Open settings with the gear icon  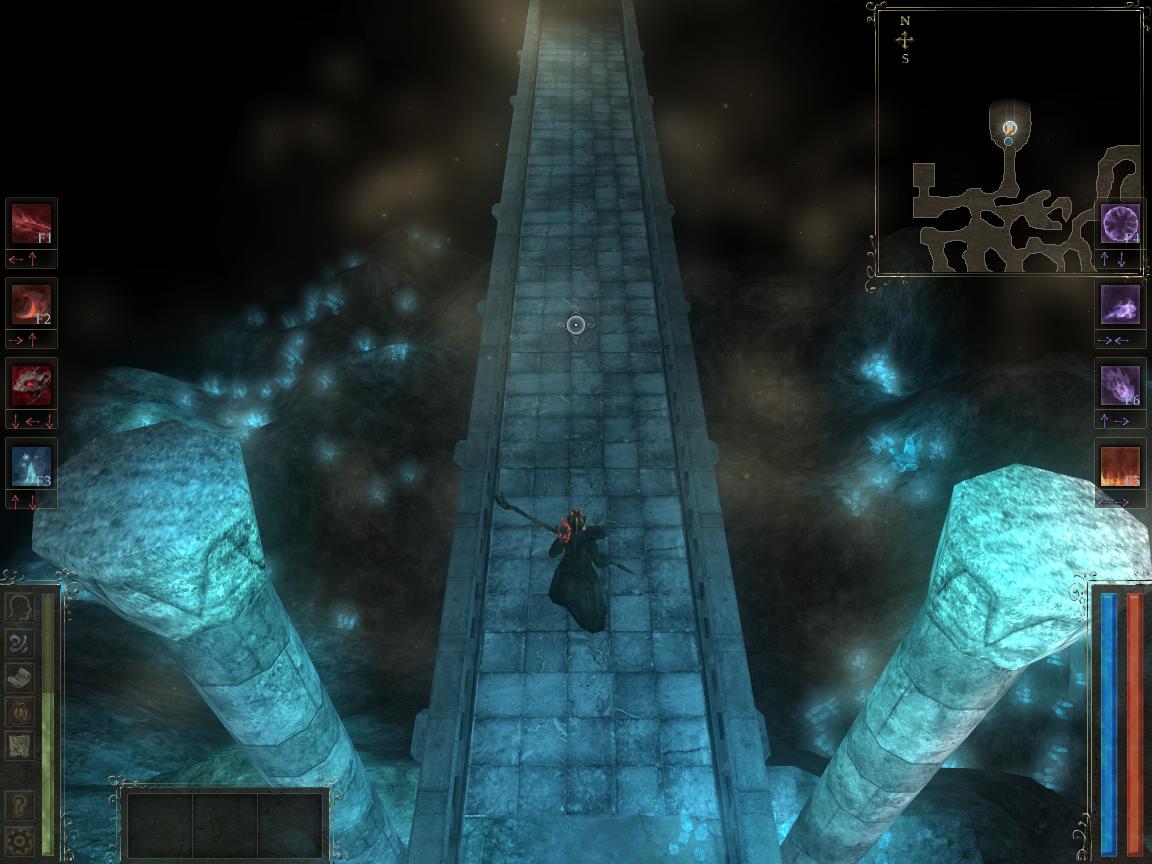pyautogui.click(x=19, y=838)
